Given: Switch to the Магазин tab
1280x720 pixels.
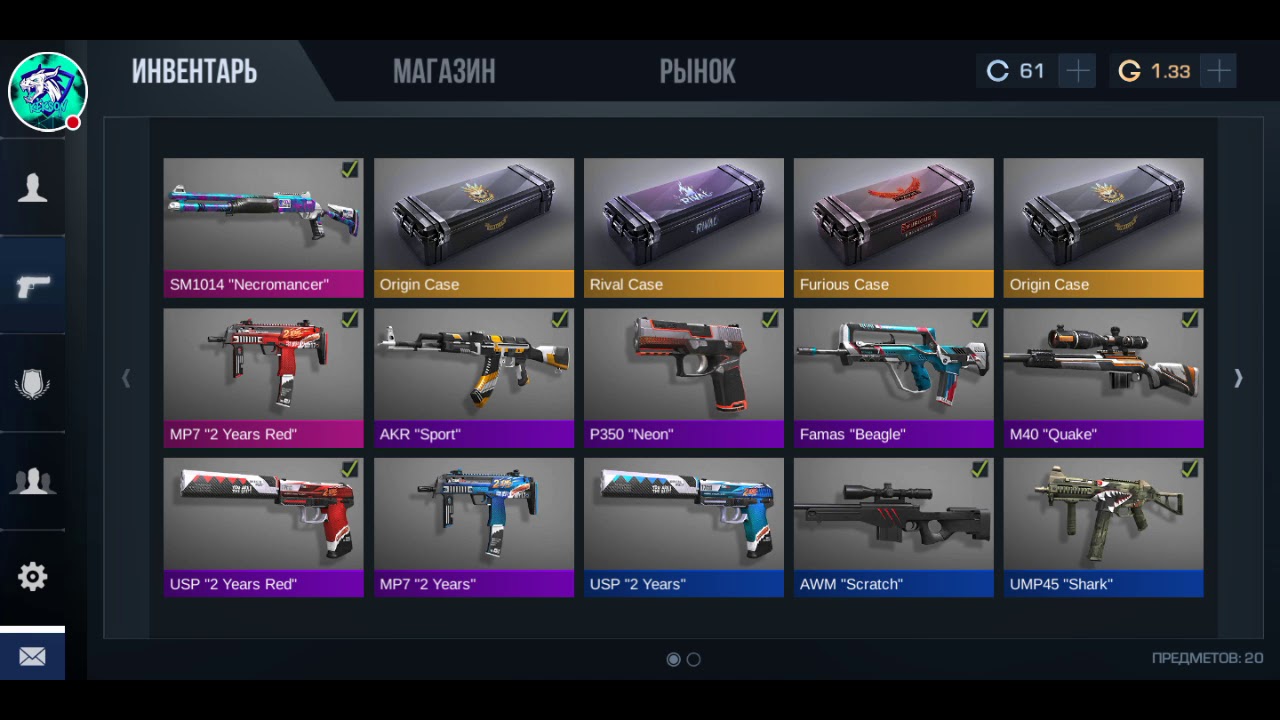Looking at the screenshot, I should 443,71.
